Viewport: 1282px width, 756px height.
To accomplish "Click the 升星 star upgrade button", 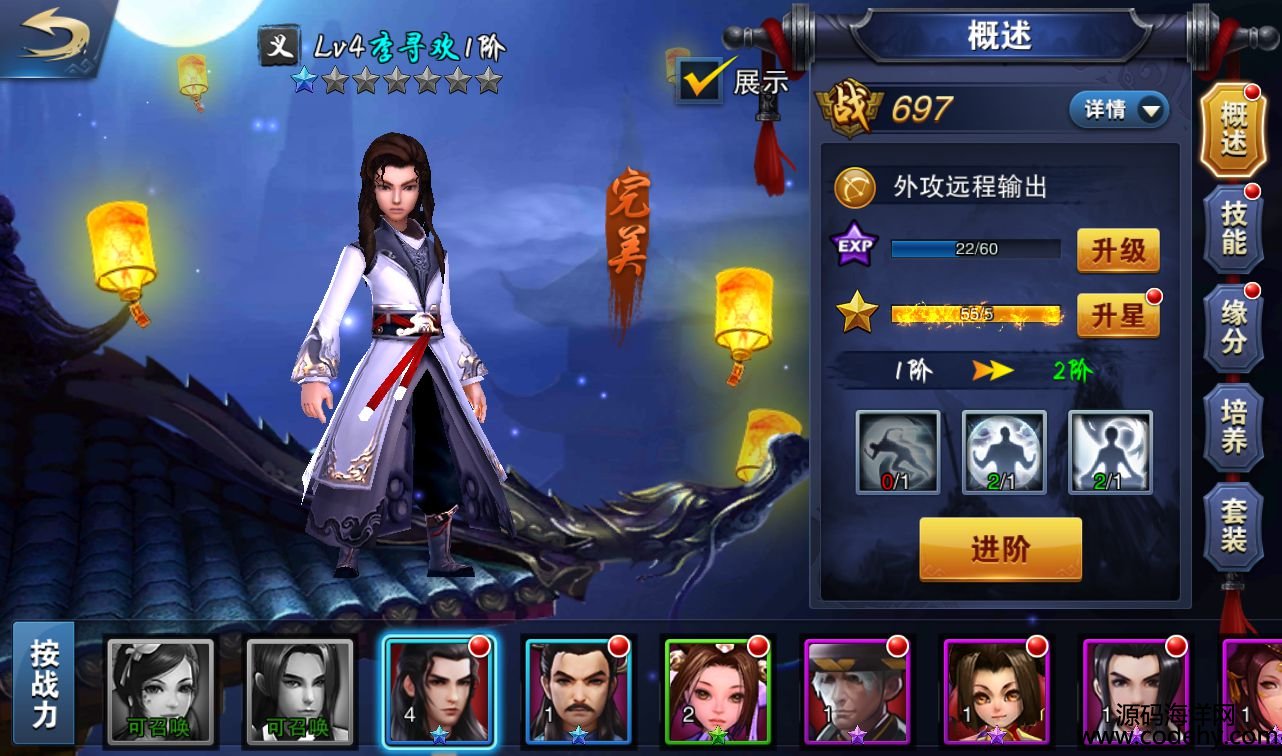I will point(1118,317).
